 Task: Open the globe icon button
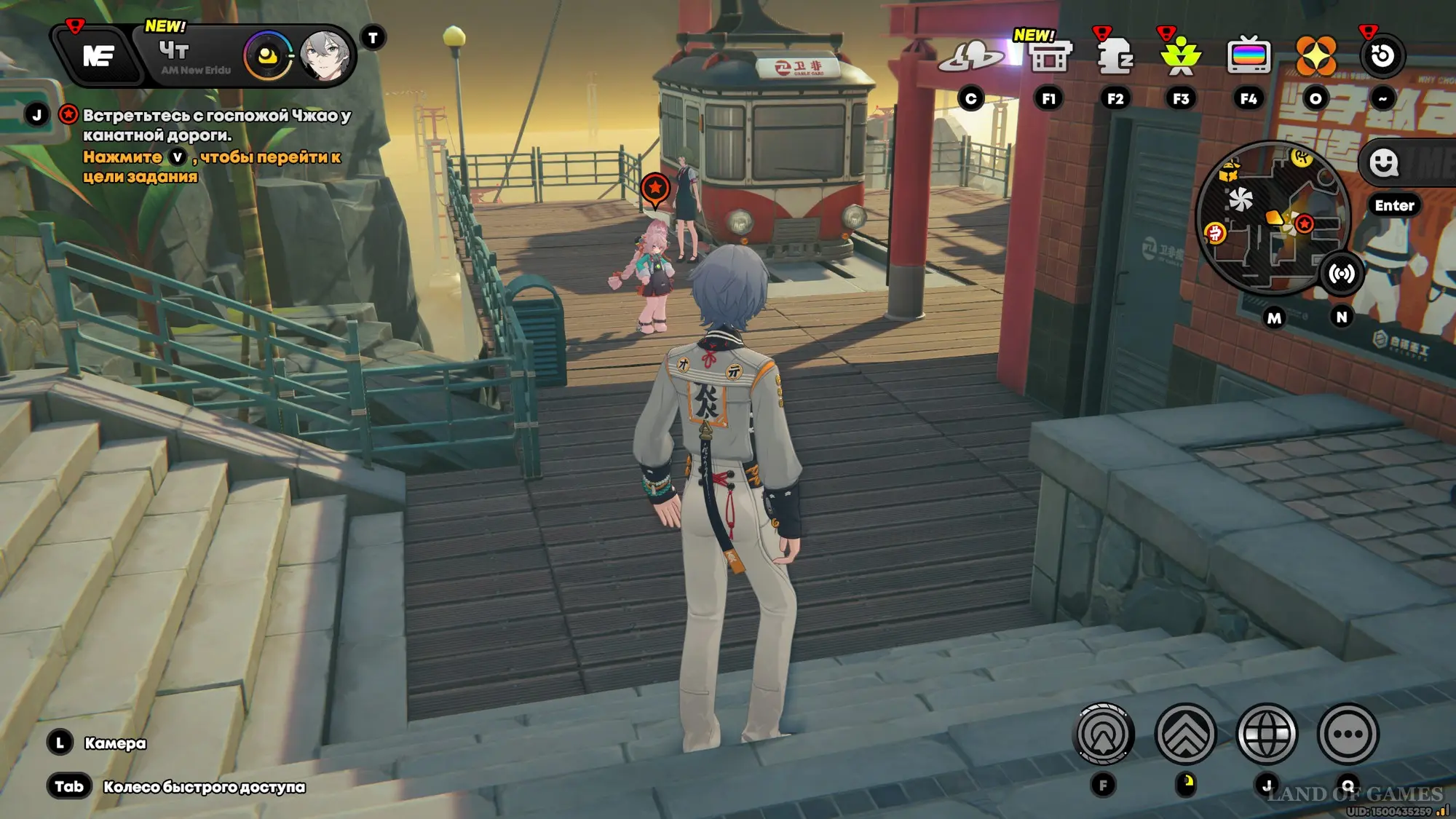click(1267, 734)
